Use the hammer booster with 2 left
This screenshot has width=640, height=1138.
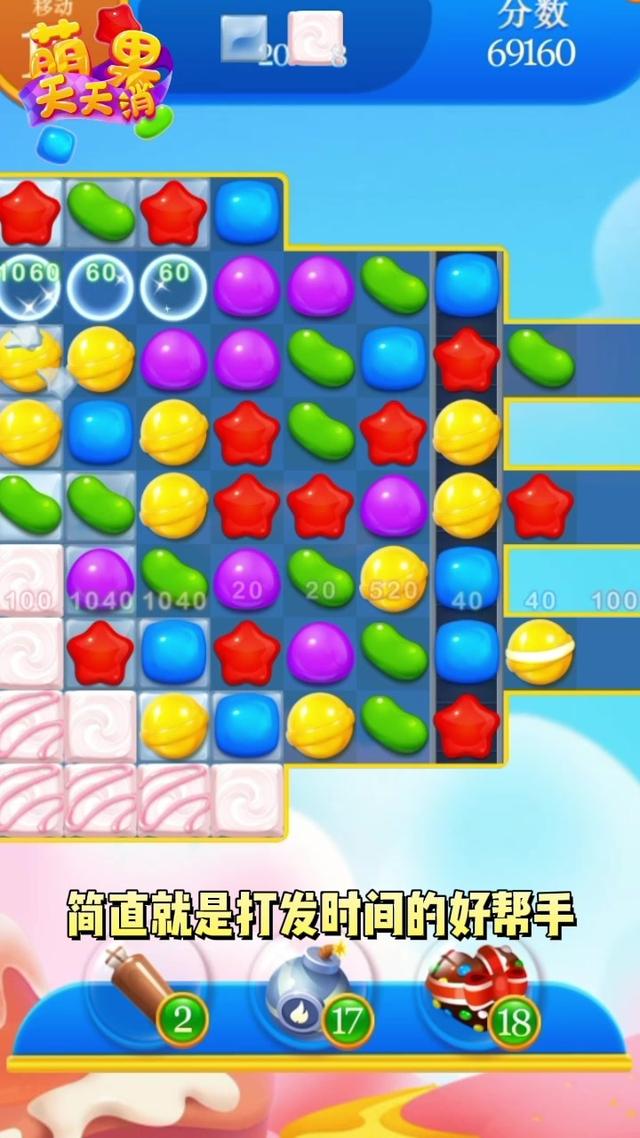pos(150,988)
